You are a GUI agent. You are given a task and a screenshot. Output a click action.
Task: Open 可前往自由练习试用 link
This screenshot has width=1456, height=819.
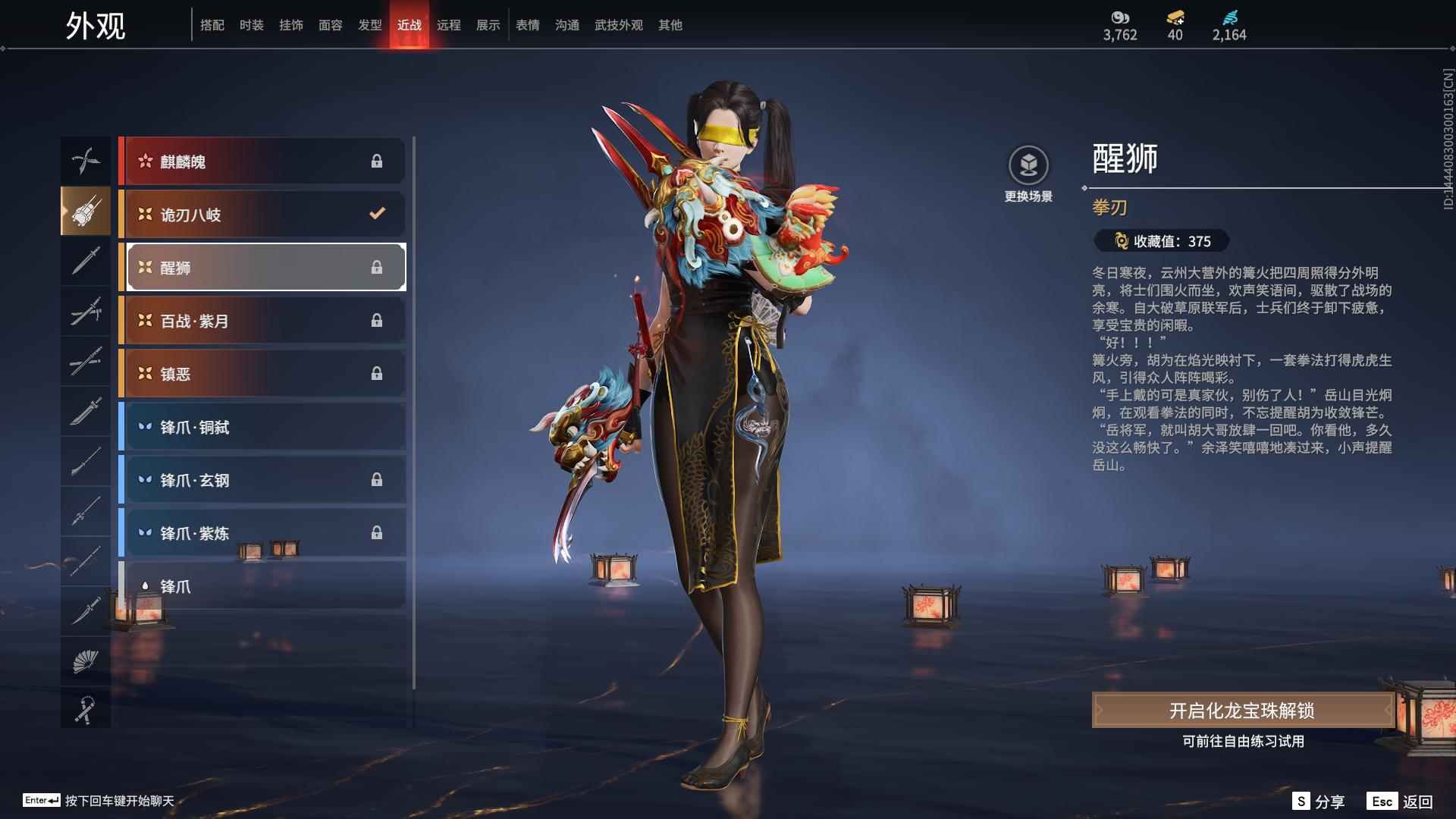[x=1244, y=743]
